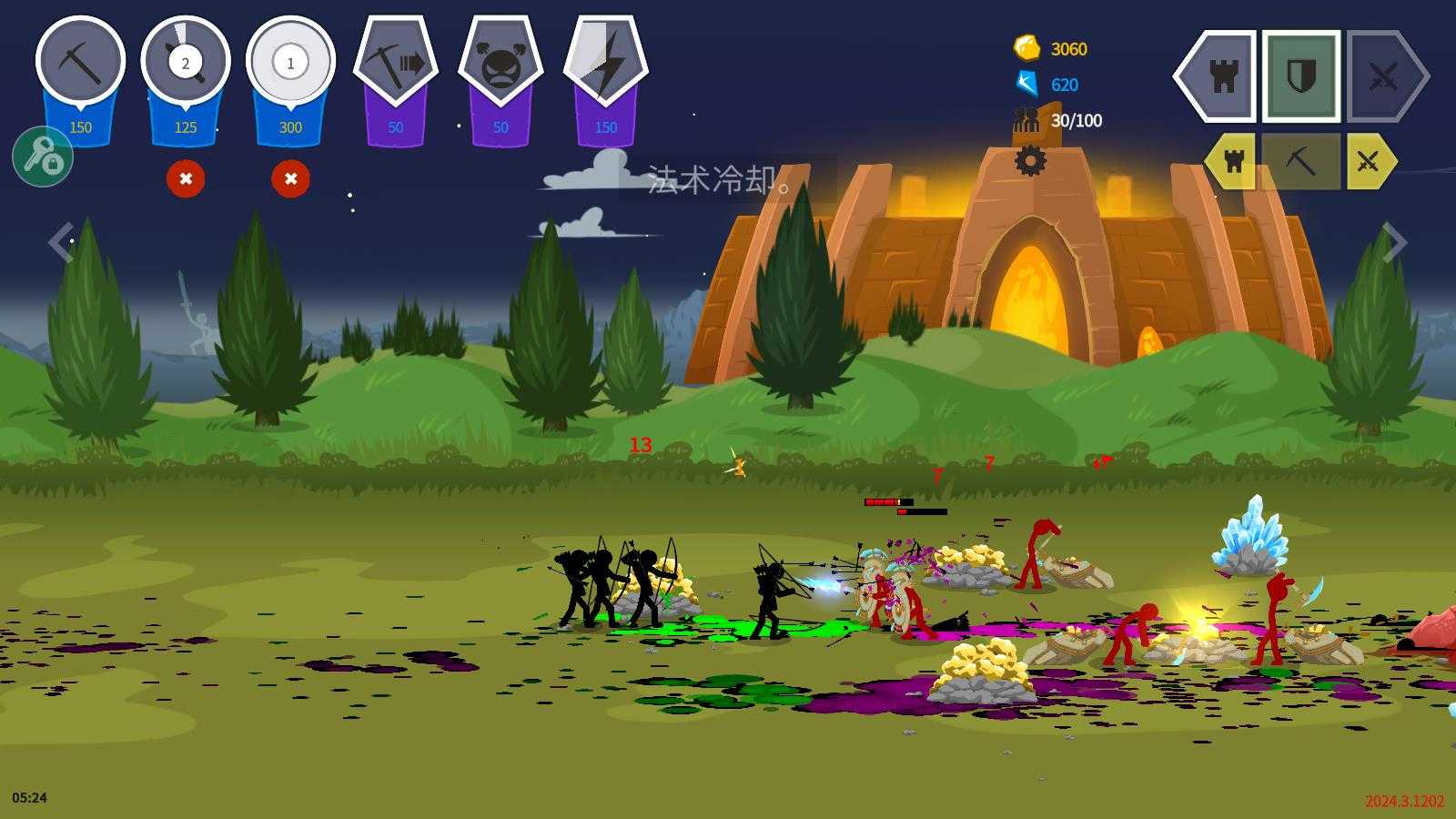Queue another 300-gold unit
This screenshot has width=1456, height=819.
[x=290, y=63]
